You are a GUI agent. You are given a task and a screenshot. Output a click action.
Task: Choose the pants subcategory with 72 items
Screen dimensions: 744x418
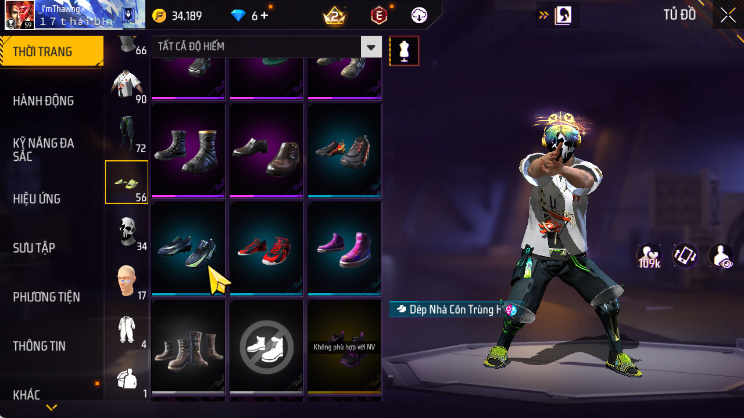click(x=126, y=133)
